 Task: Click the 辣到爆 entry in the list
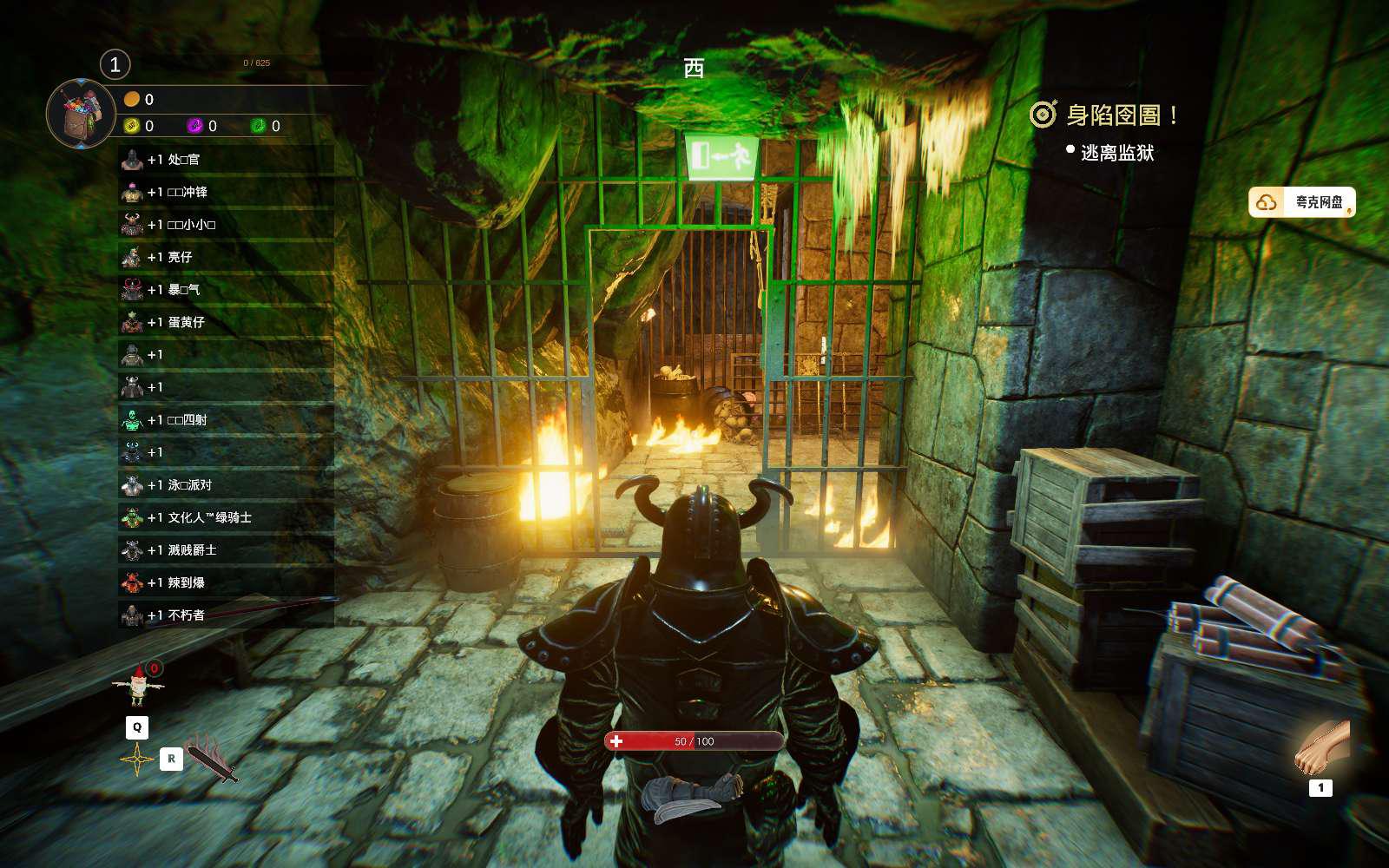click(226, 582)
